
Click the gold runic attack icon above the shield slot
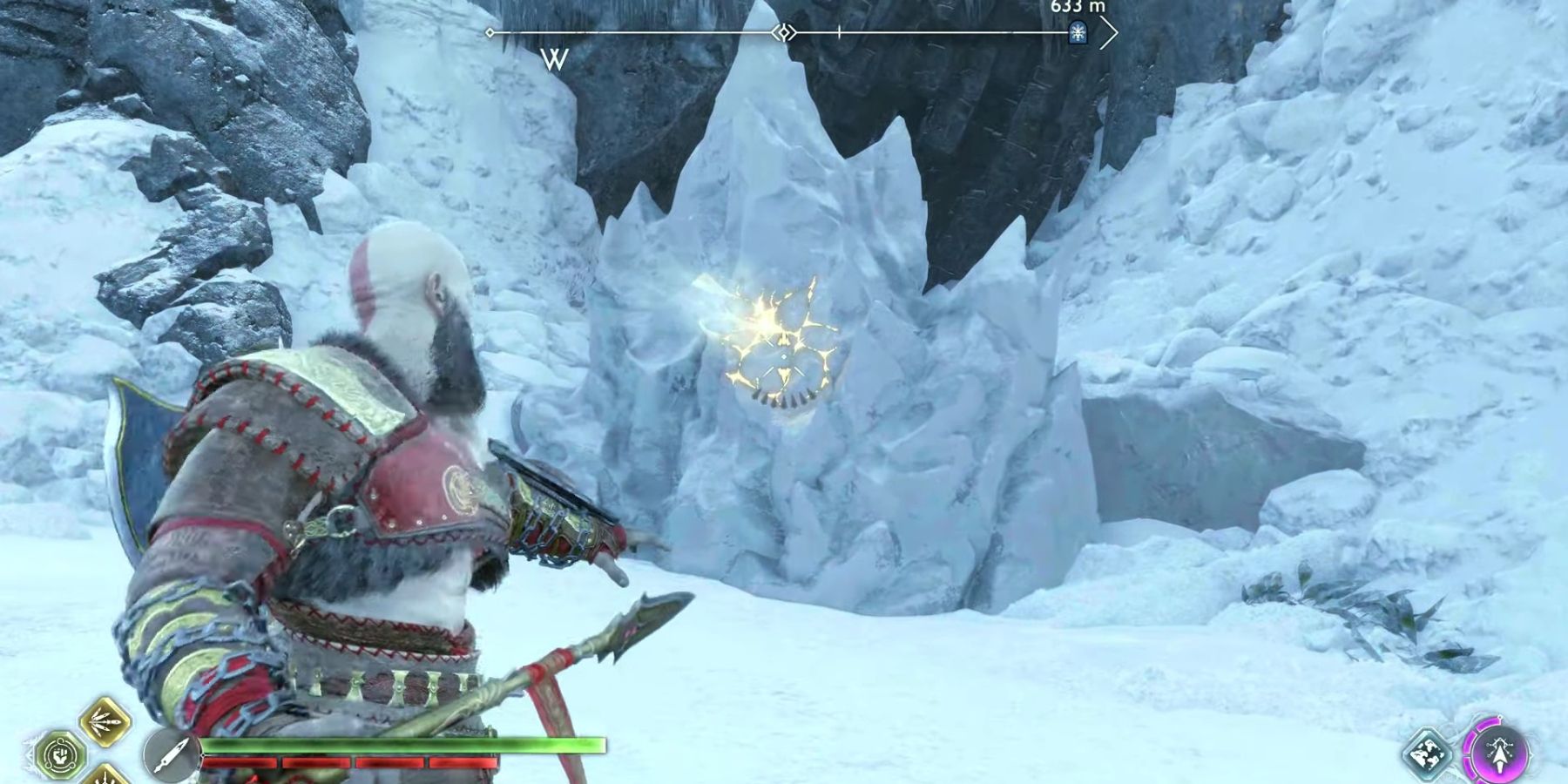(x=104, y=722)
